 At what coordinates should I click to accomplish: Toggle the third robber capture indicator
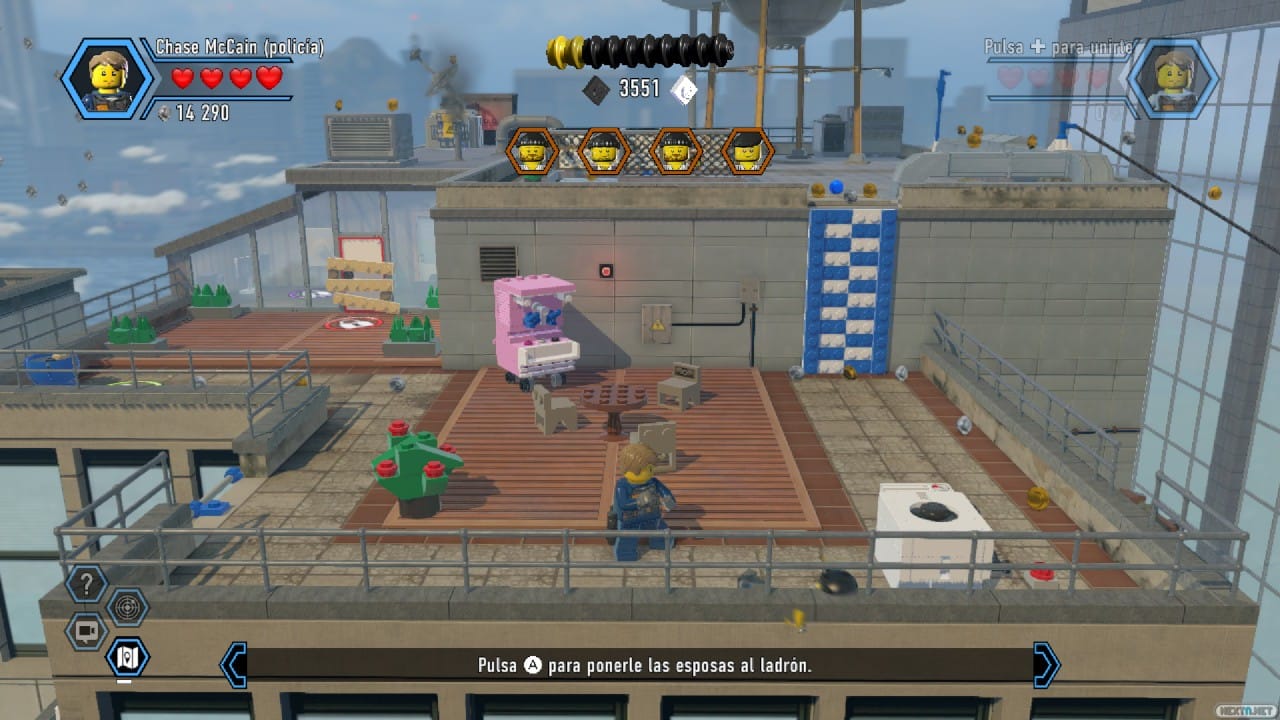(x=676, y=152)
